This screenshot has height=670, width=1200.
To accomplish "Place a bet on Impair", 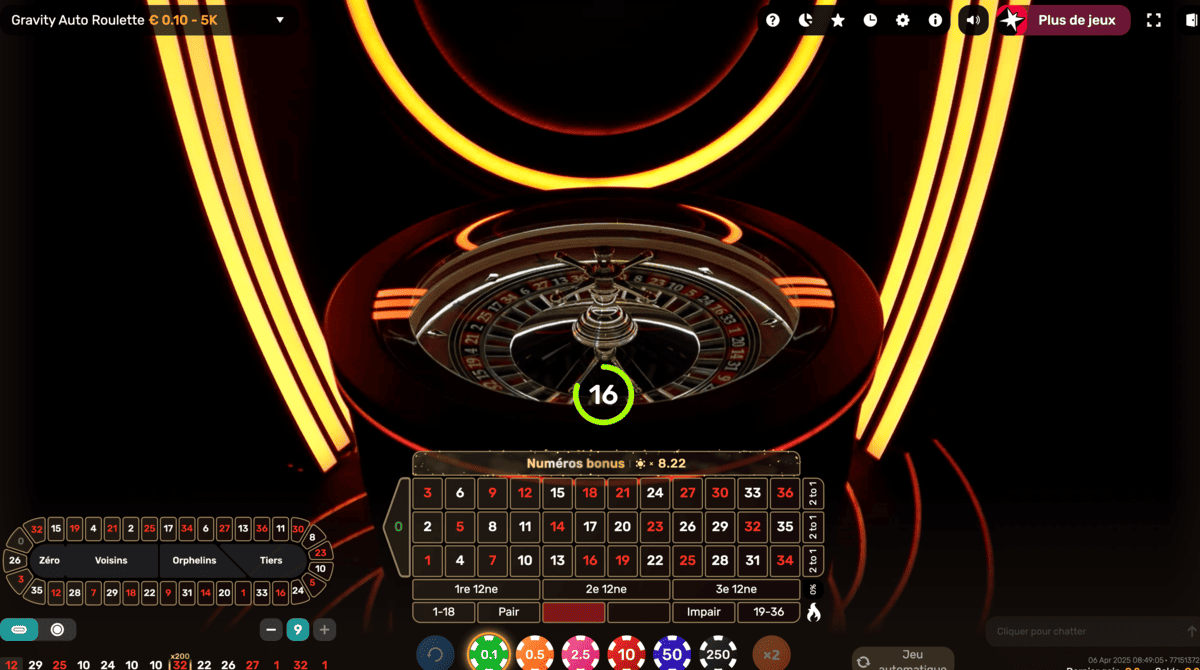I will [x=704, y=612].
